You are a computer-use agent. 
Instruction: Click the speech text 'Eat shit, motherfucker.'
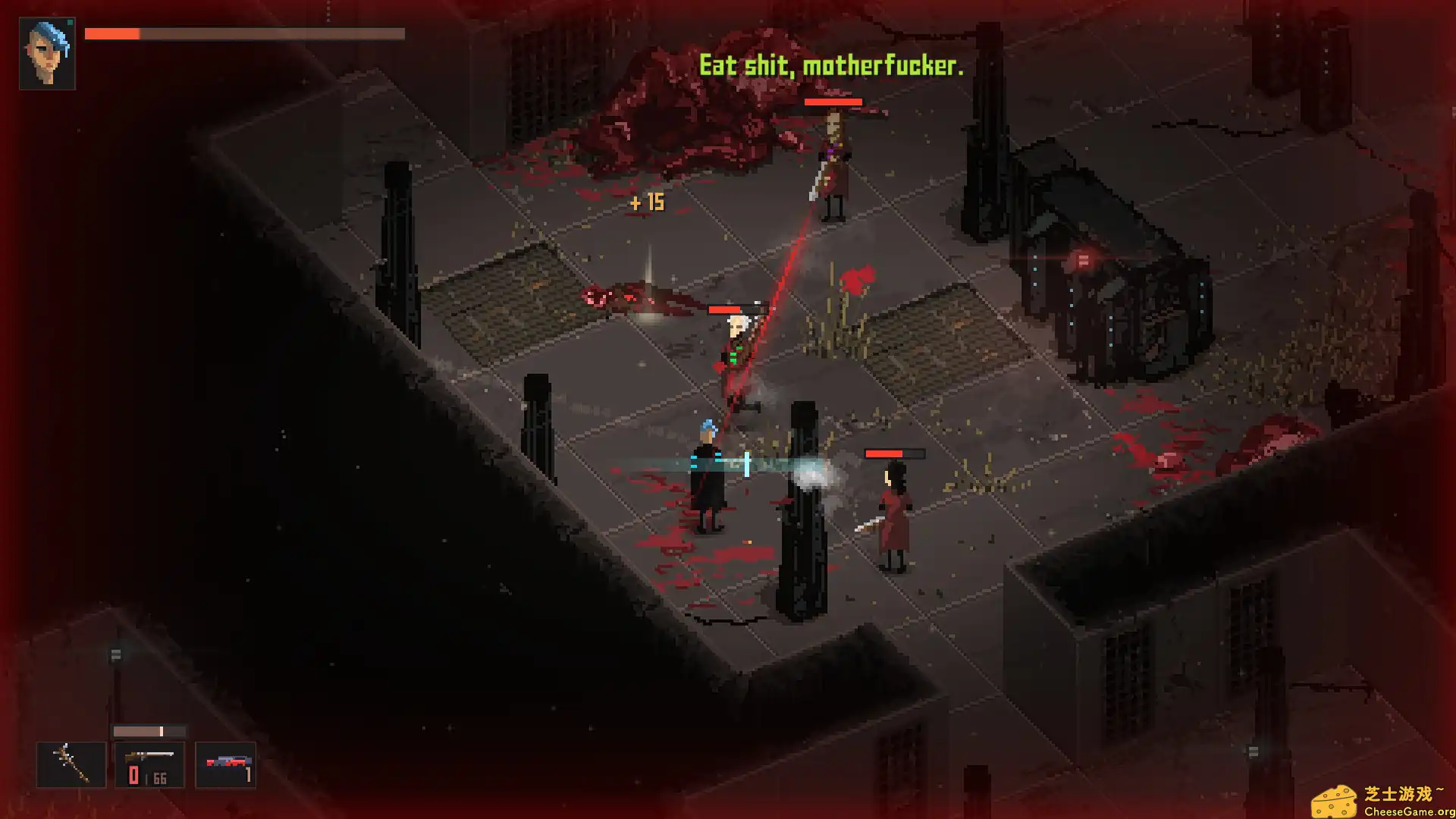pos(831,67)
